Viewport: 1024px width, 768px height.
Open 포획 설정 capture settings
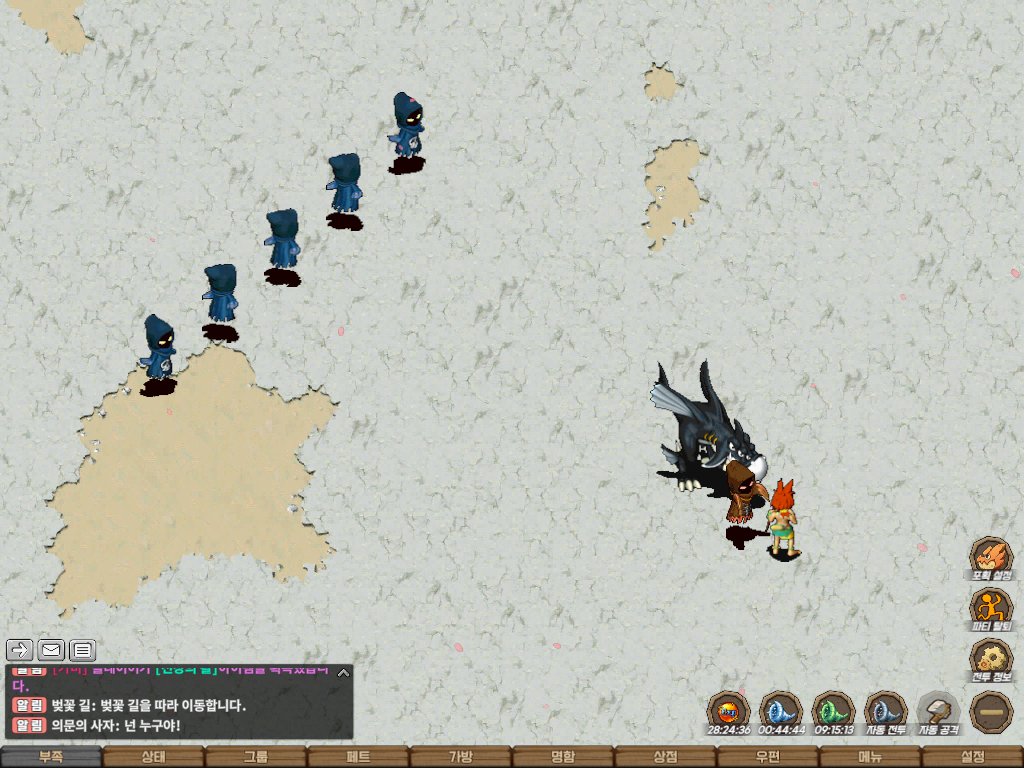[991, 558]
